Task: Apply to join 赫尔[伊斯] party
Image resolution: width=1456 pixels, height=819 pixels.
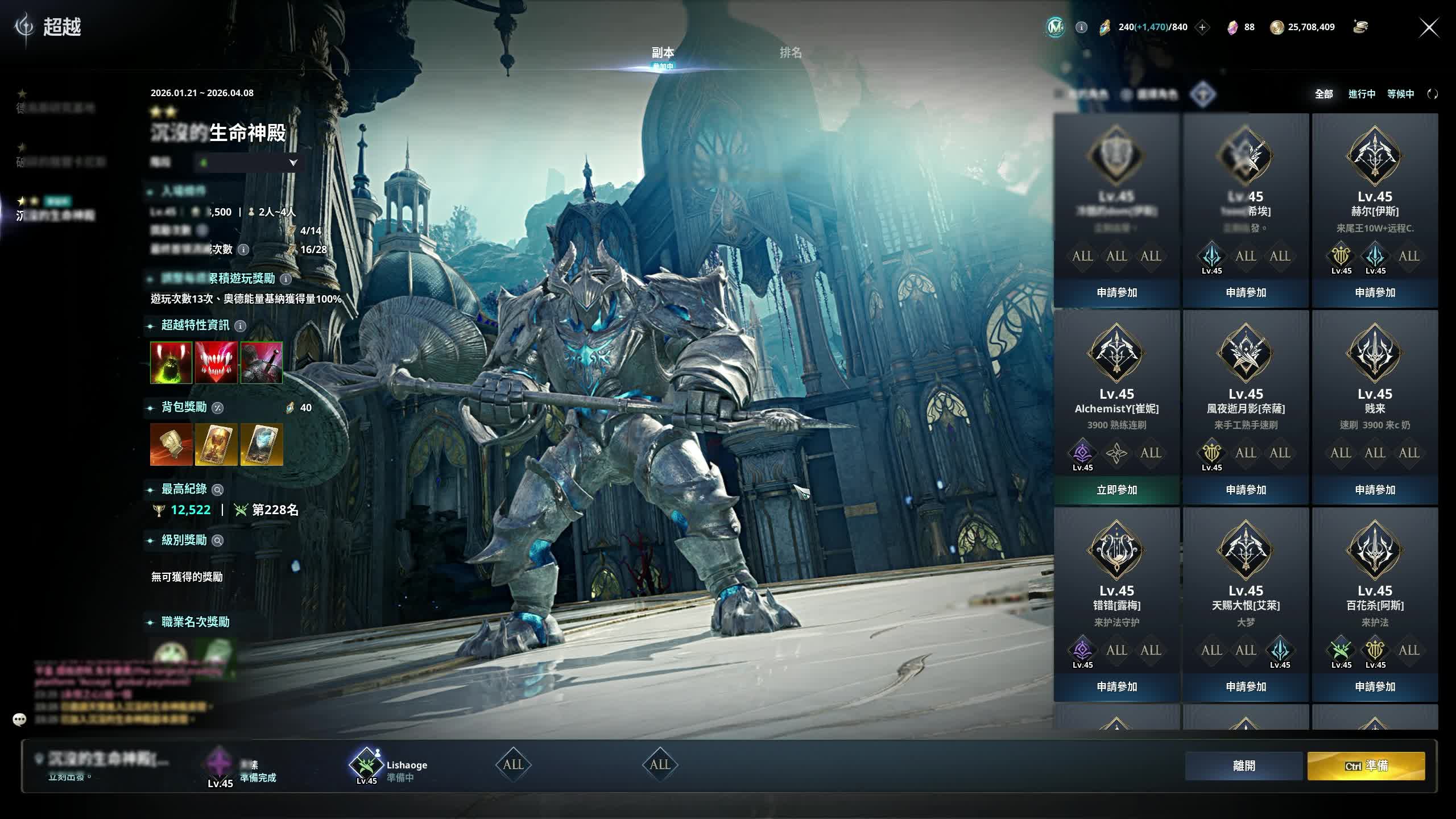Action: click(x=1375, y=292)
